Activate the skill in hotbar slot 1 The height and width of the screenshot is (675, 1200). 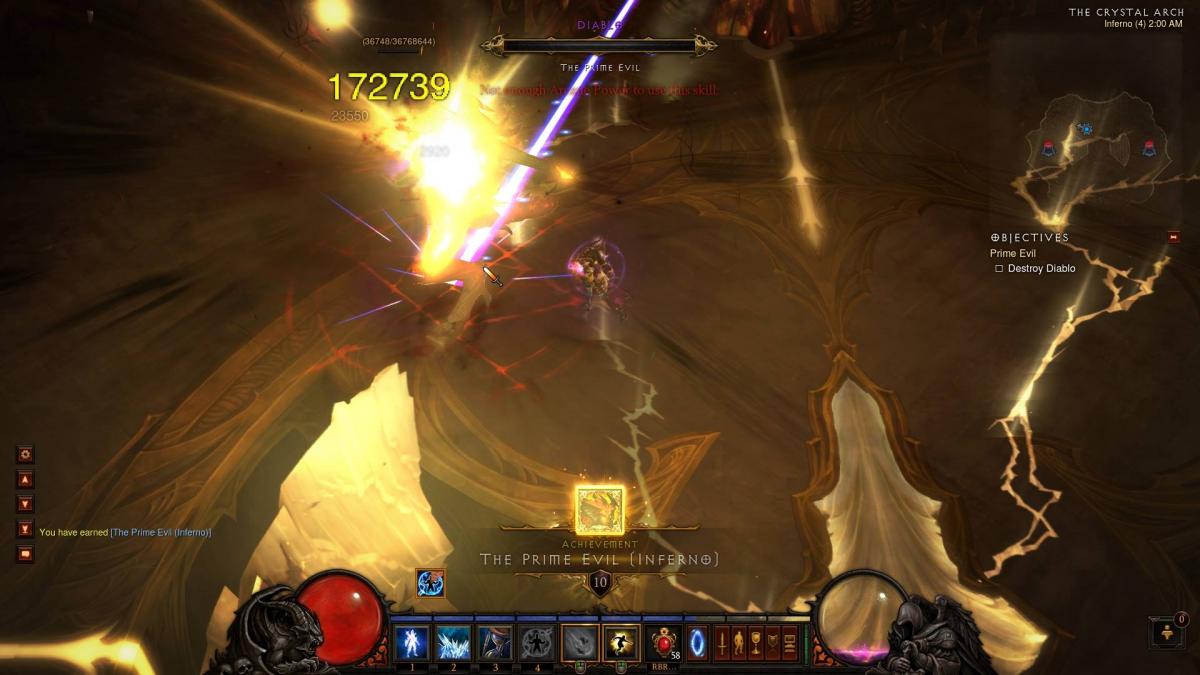point(411,642)
